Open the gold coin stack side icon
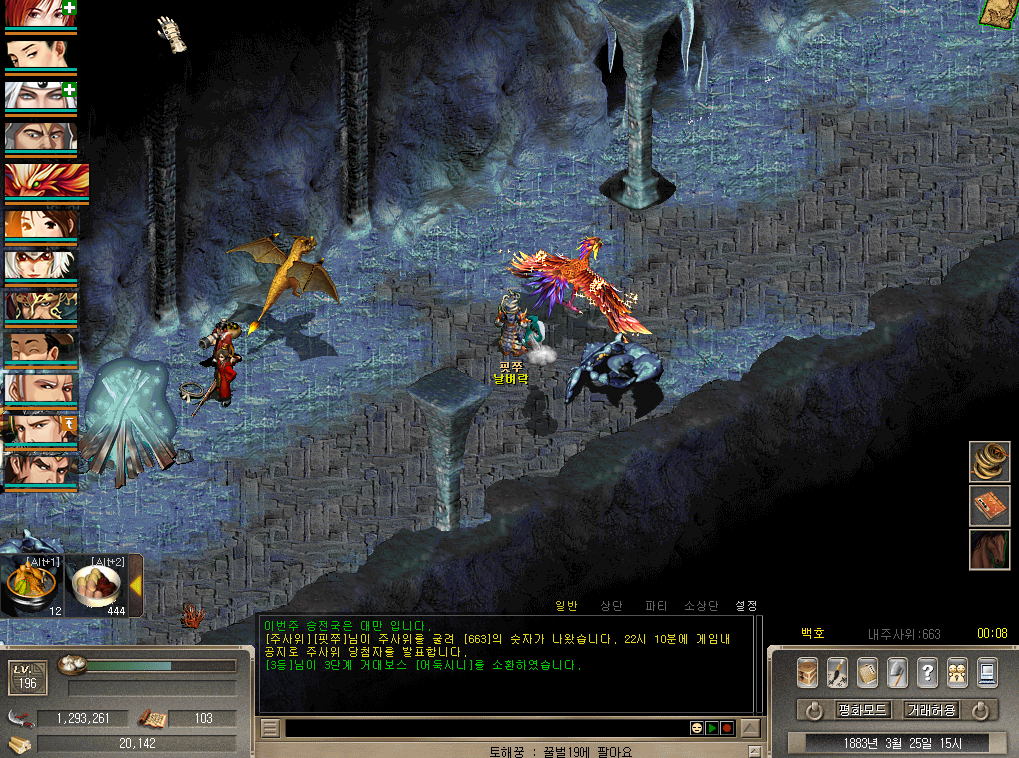The height and width of the screenshot is (758, 1019). click(x=989, y=462)
